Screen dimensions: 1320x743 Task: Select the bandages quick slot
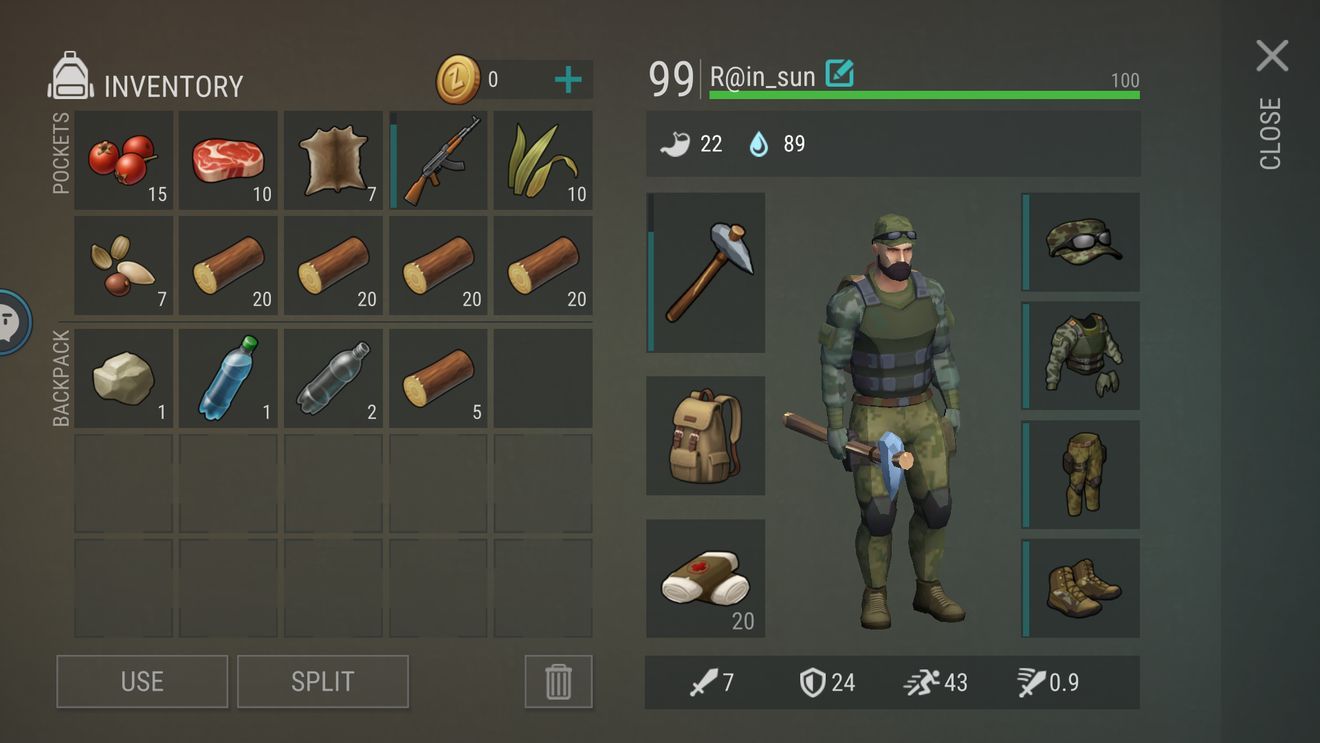click(x=706, y=578)
